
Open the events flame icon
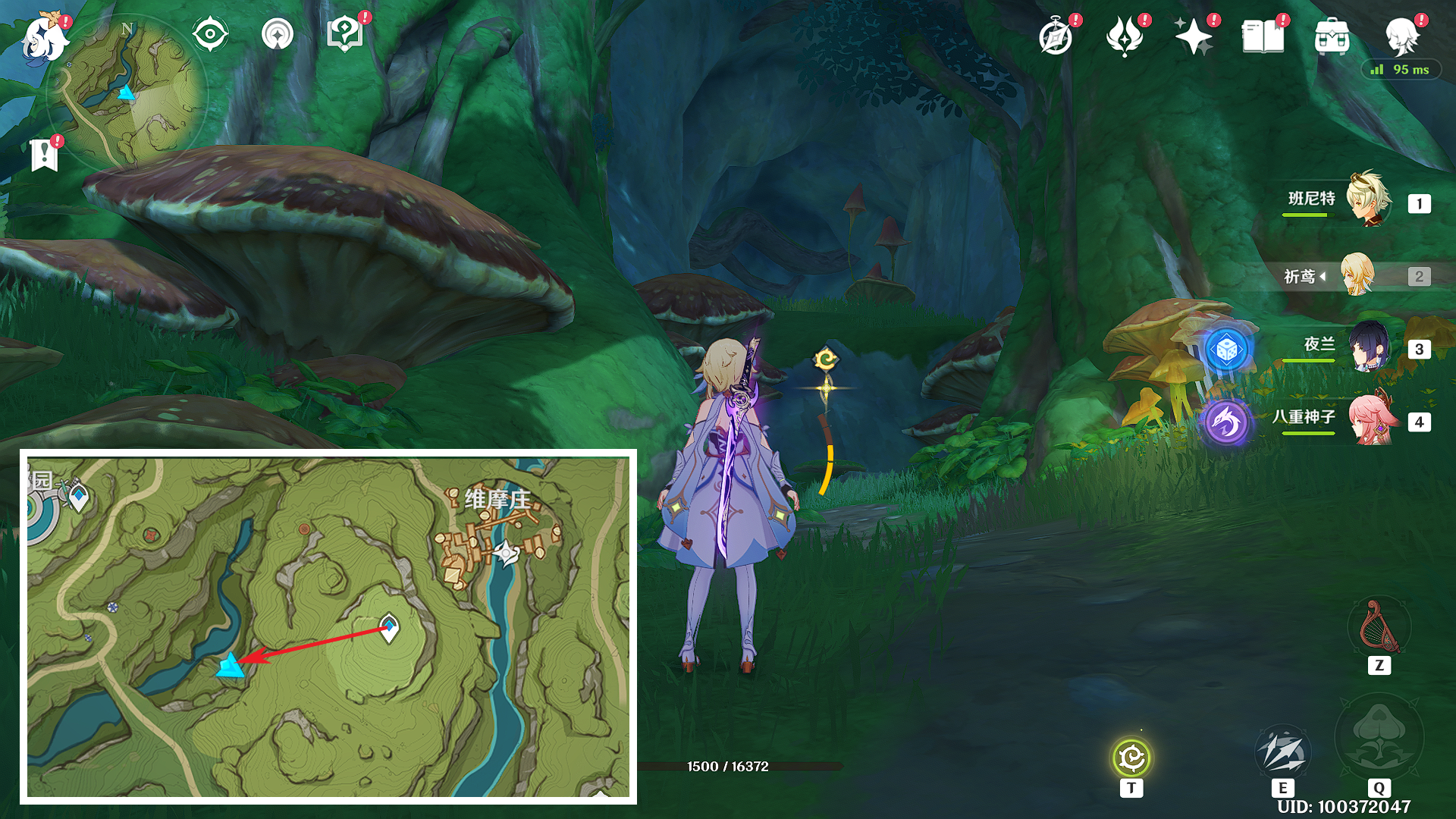point(1125,37)
